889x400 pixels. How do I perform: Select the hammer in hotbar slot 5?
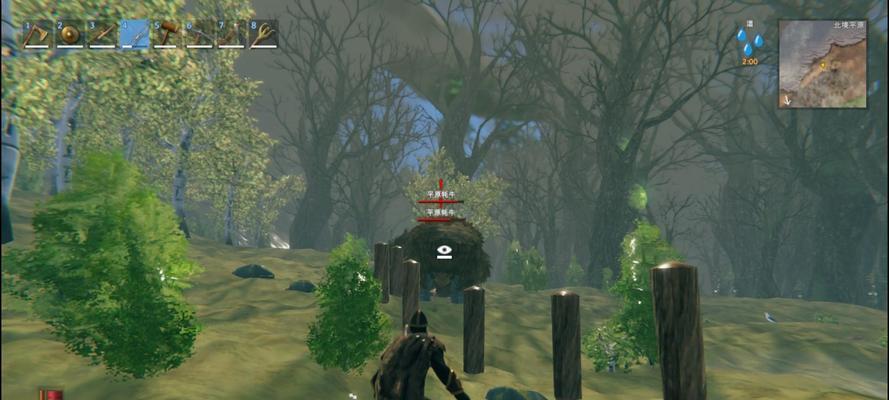167,34
